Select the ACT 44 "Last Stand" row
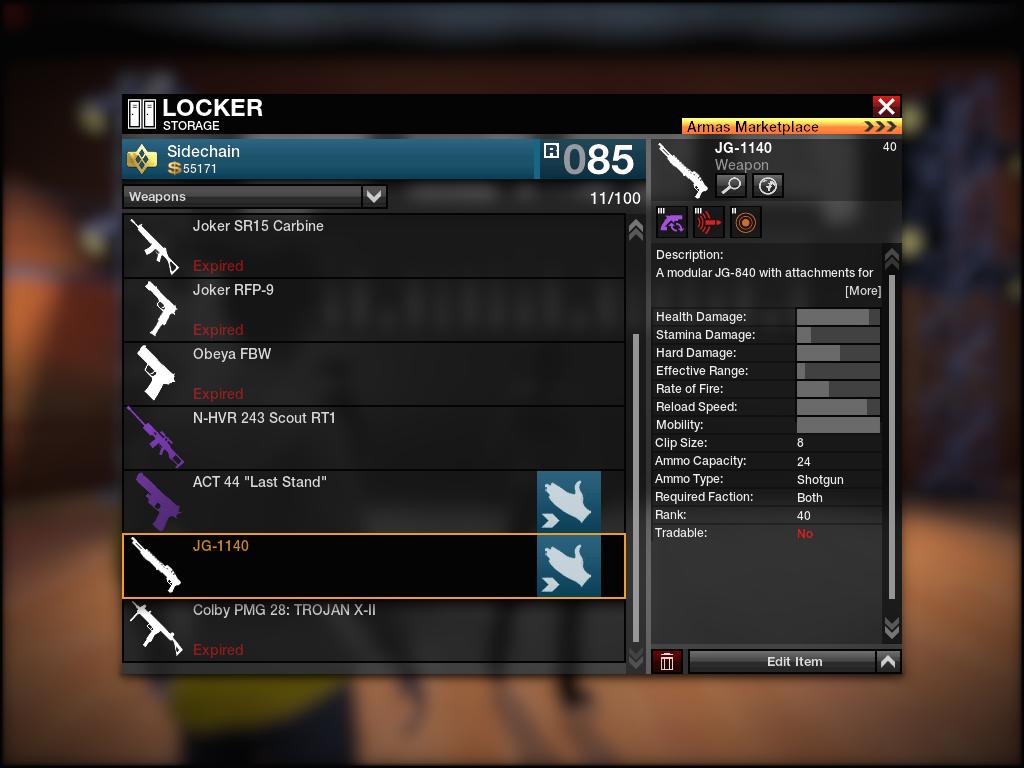Viewport: 1024px width, 768px height. click(330, 502)
